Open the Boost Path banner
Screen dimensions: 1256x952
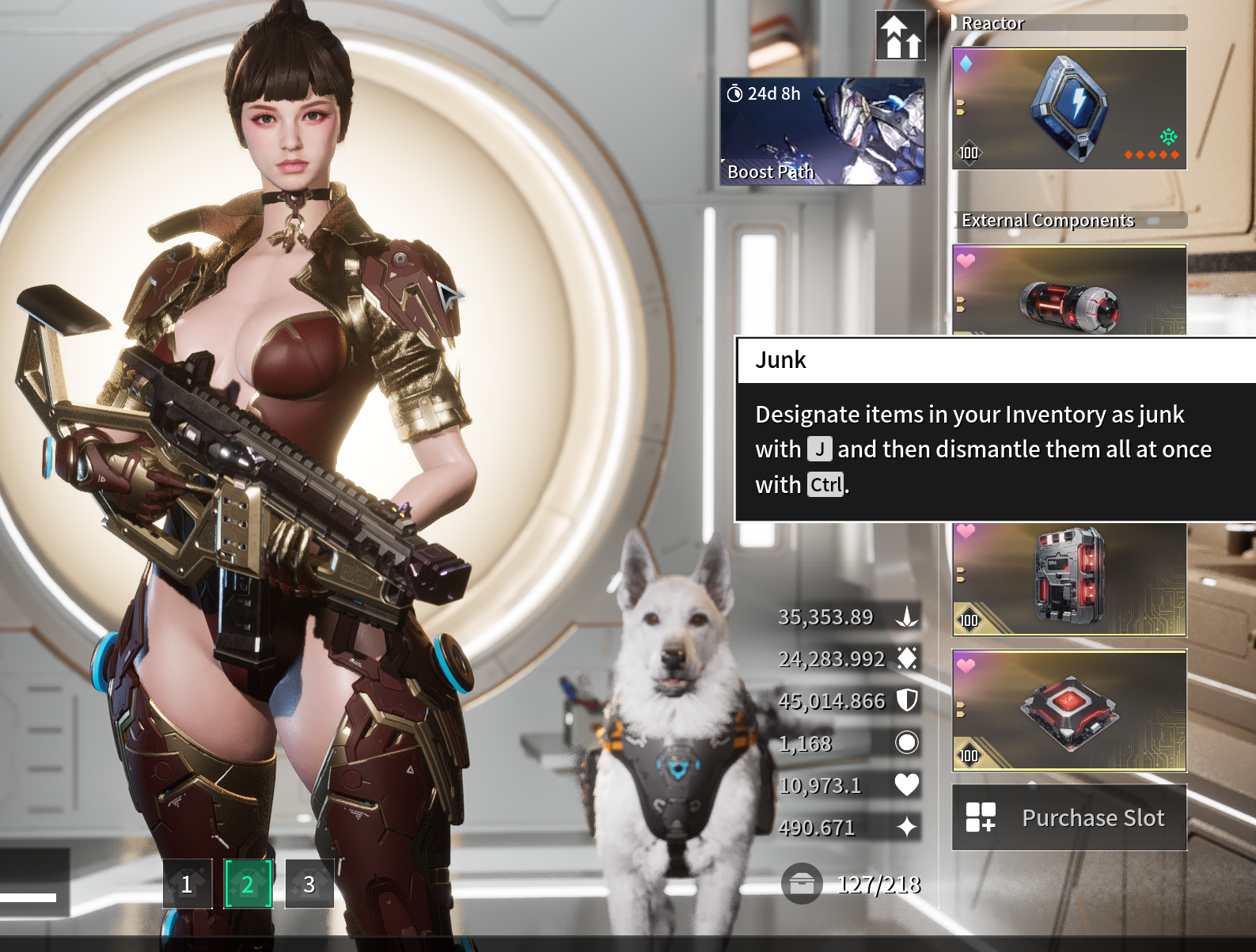pos(822,131)
